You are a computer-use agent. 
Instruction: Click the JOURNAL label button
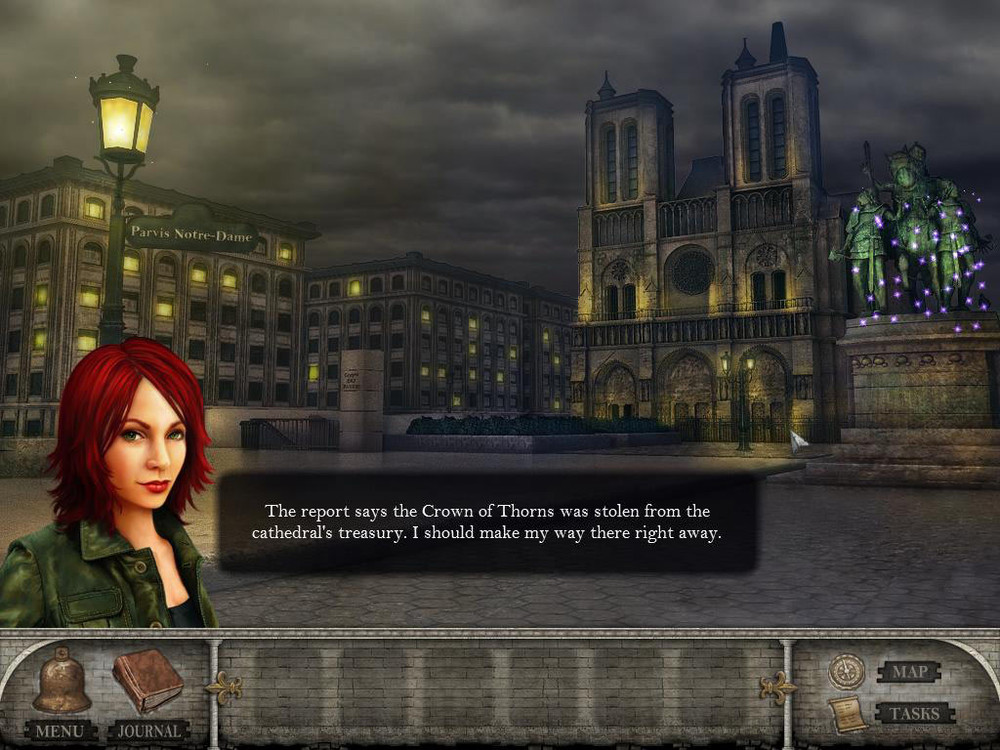tap(149, 731)
